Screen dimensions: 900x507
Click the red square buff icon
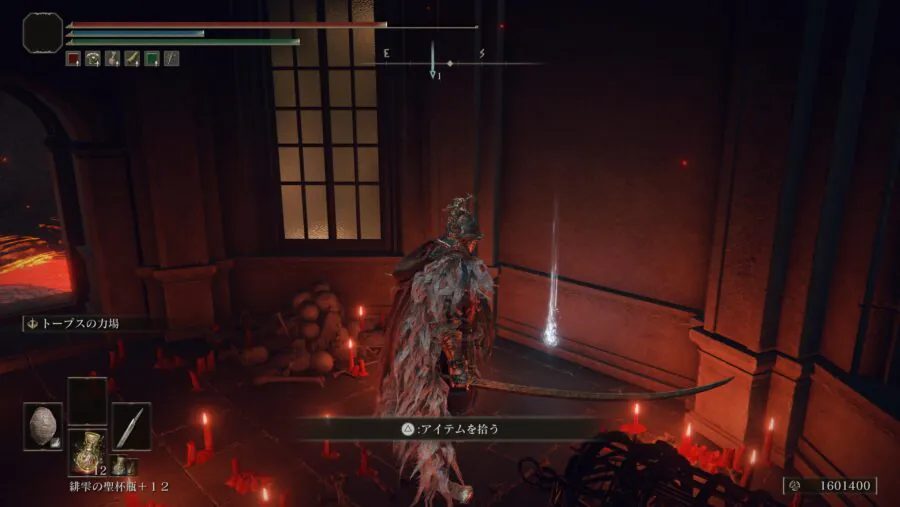point(73,59)
